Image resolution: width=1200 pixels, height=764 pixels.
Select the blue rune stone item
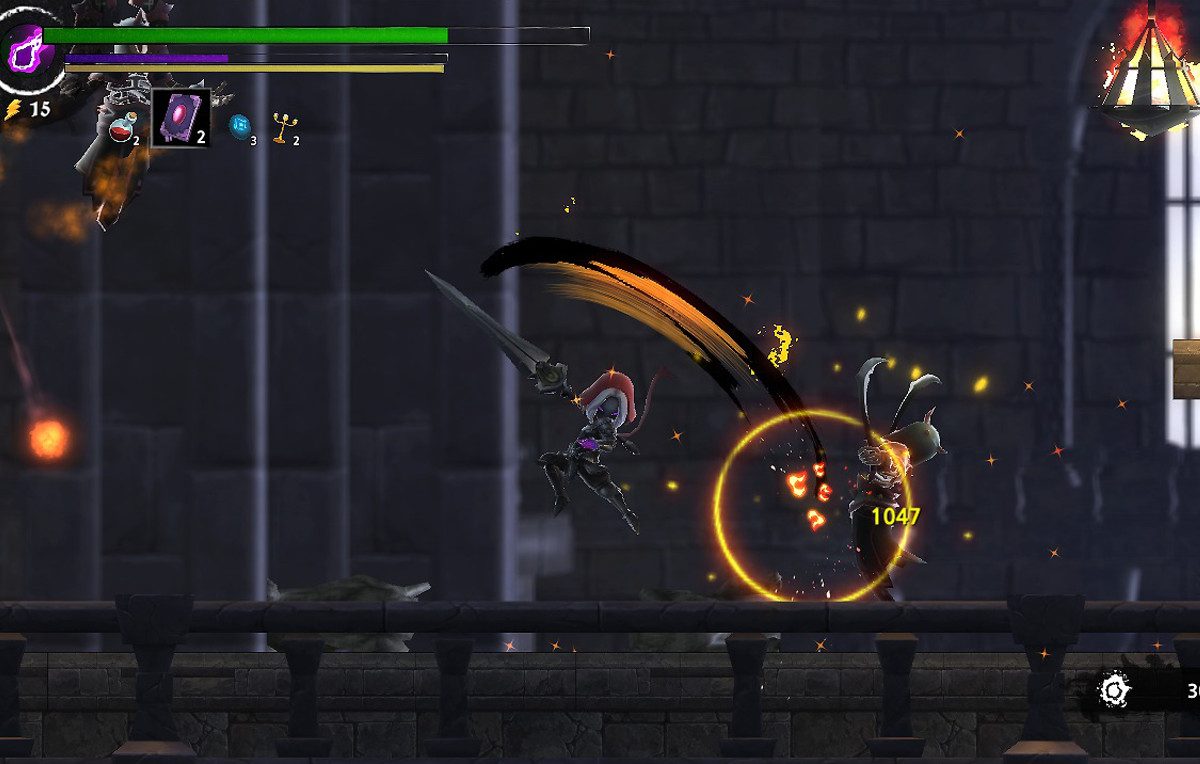pyautogui.click(x=239, y=126)
